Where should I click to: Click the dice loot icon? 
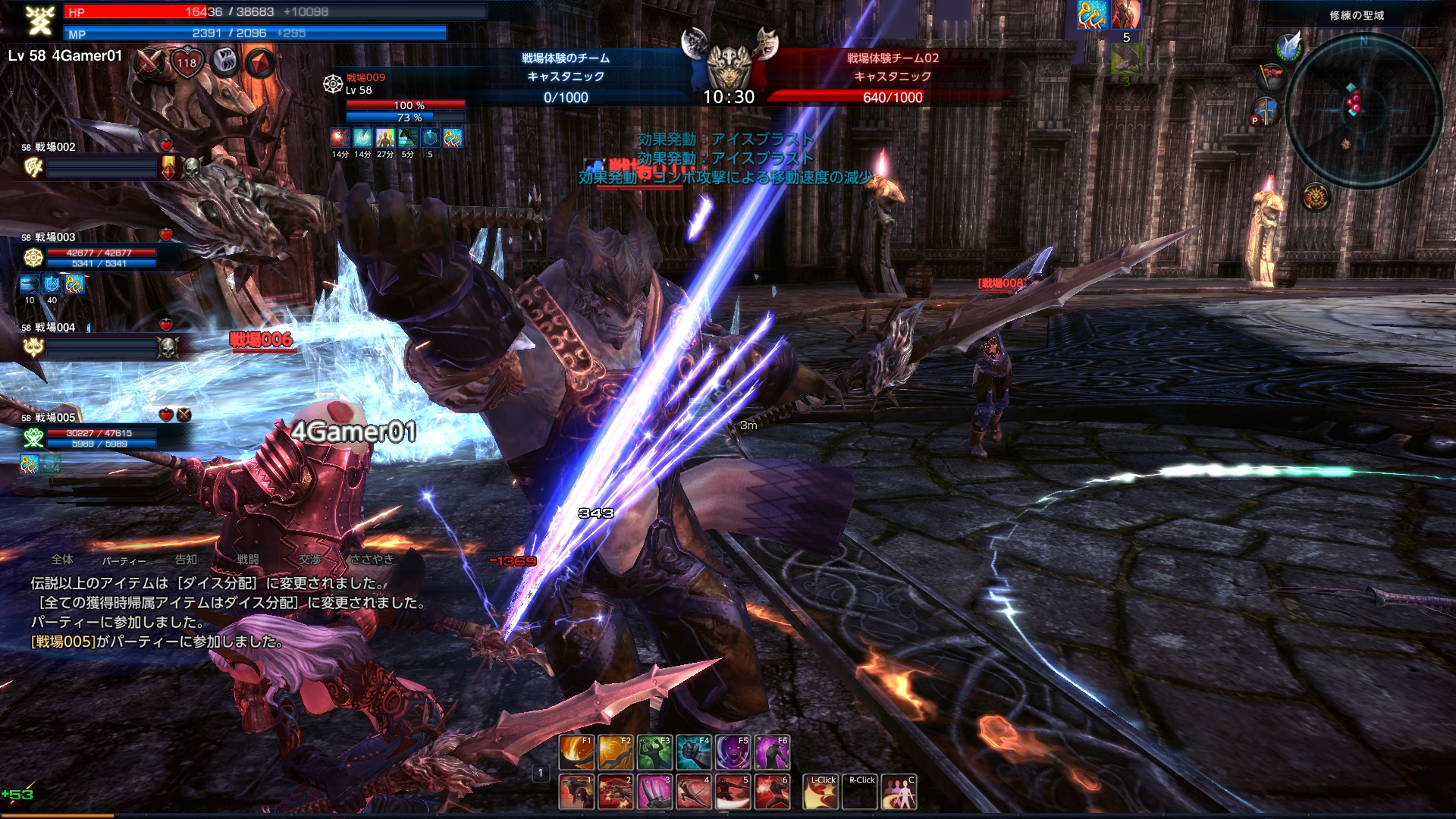[x=224, y=62]
